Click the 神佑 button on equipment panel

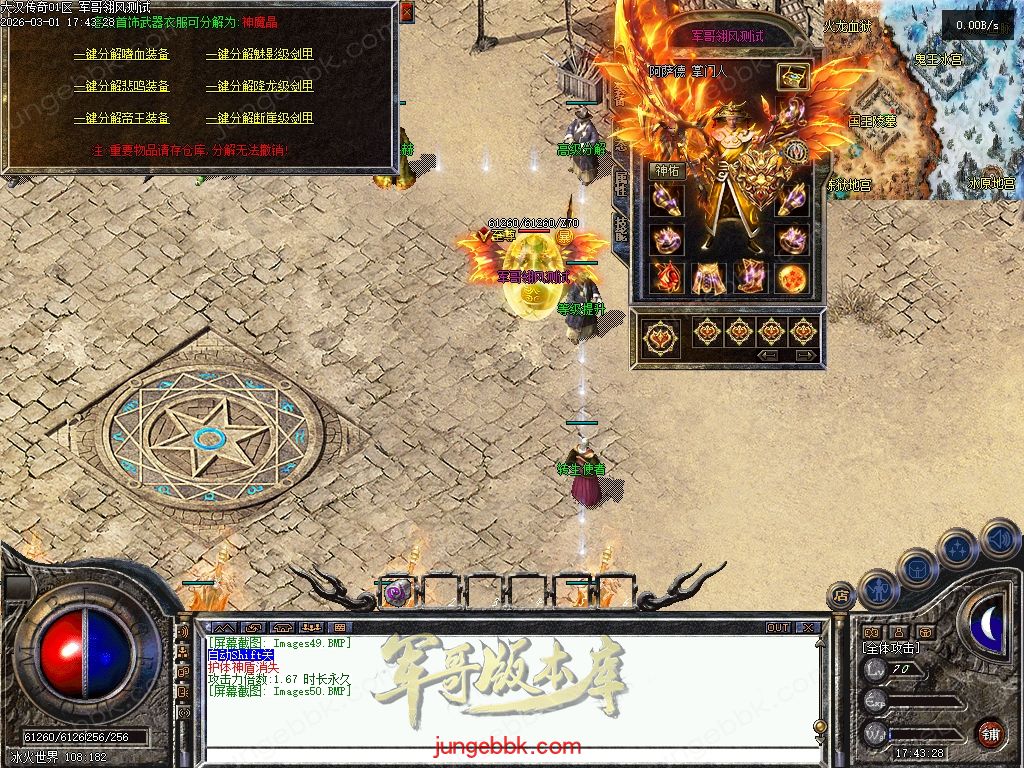[x=666, y=171]
